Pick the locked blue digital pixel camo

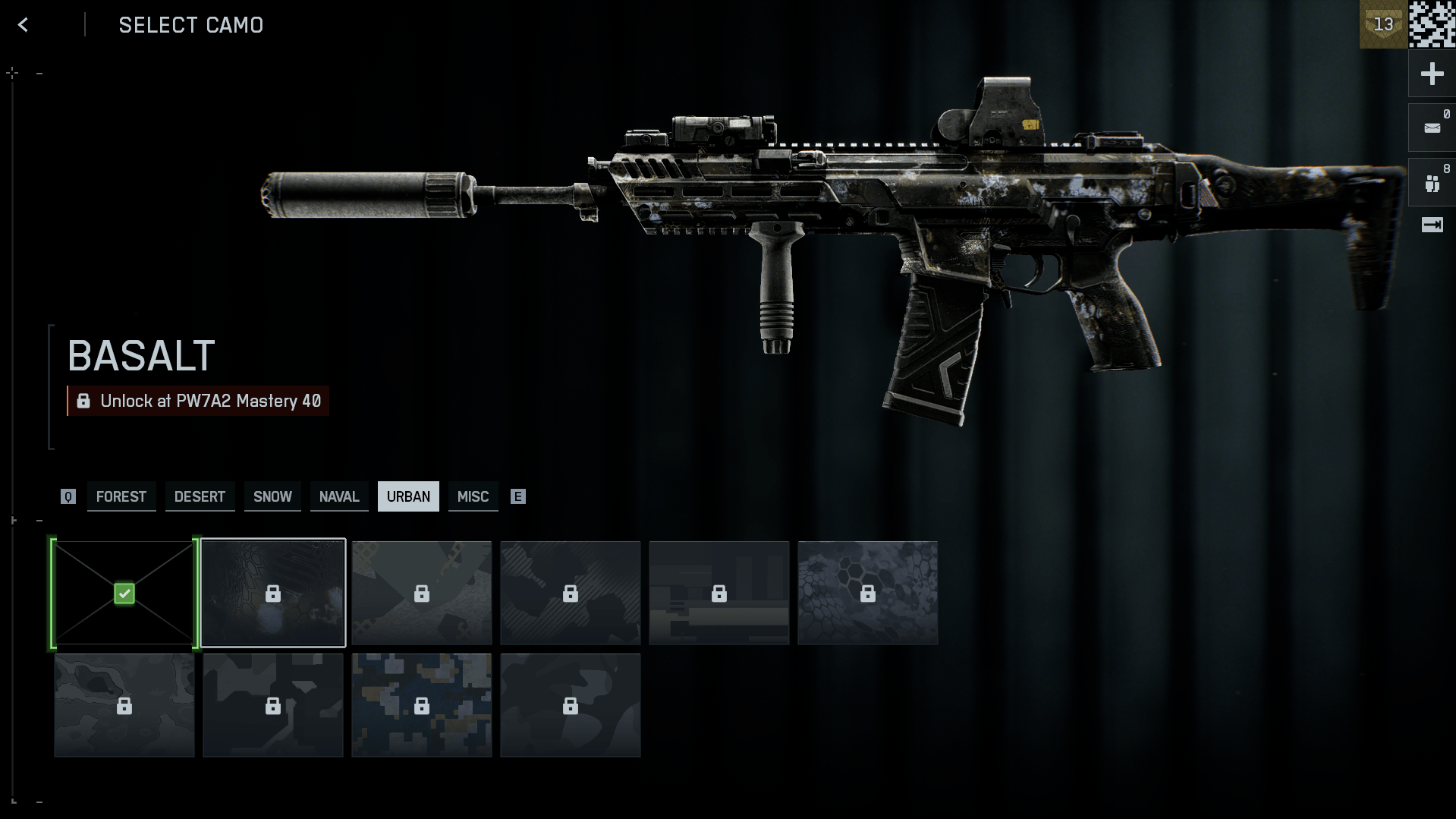coord(421,705)
